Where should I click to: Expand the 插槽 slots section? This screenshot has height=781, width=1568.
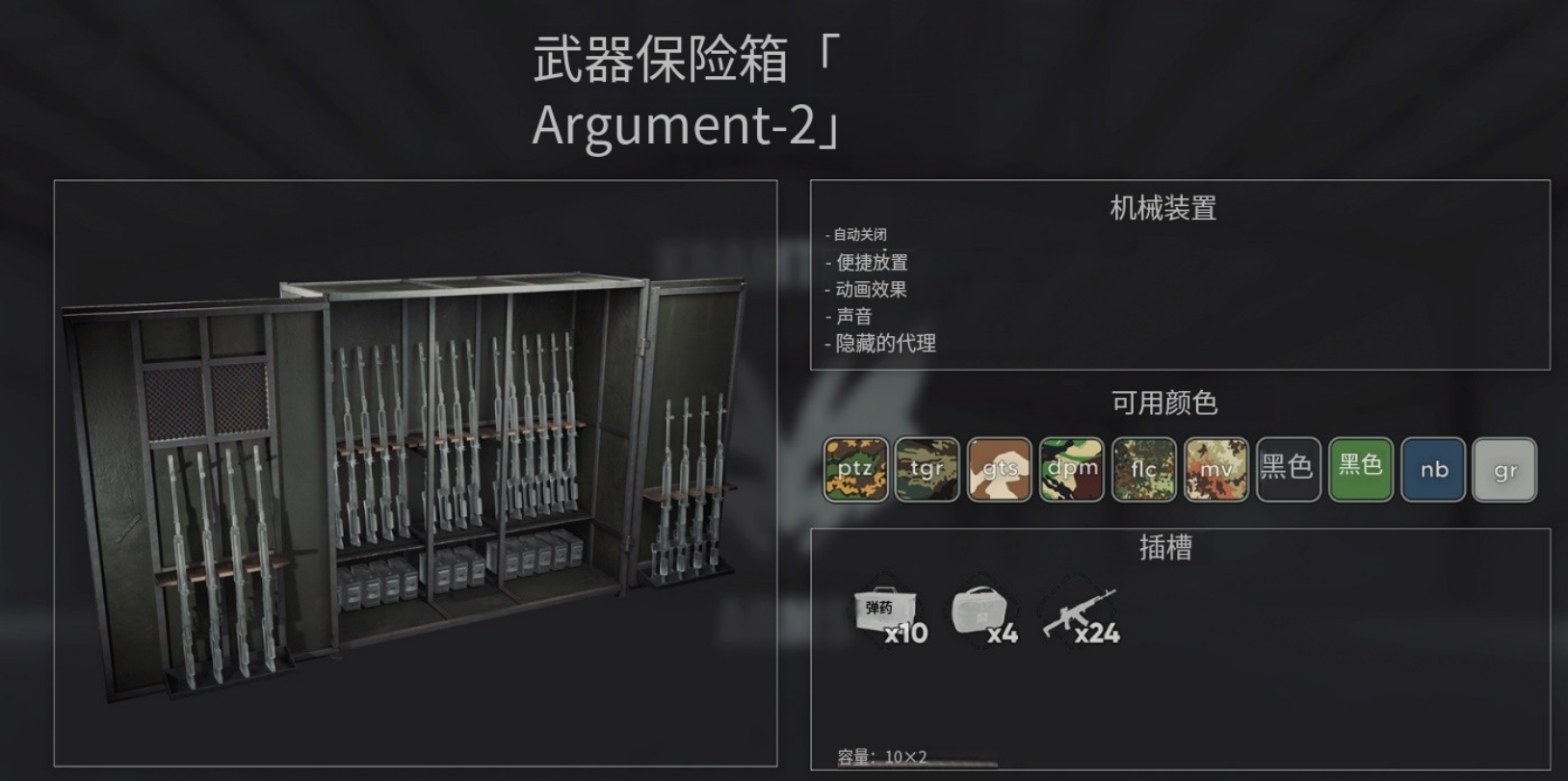click(1163, 546)
